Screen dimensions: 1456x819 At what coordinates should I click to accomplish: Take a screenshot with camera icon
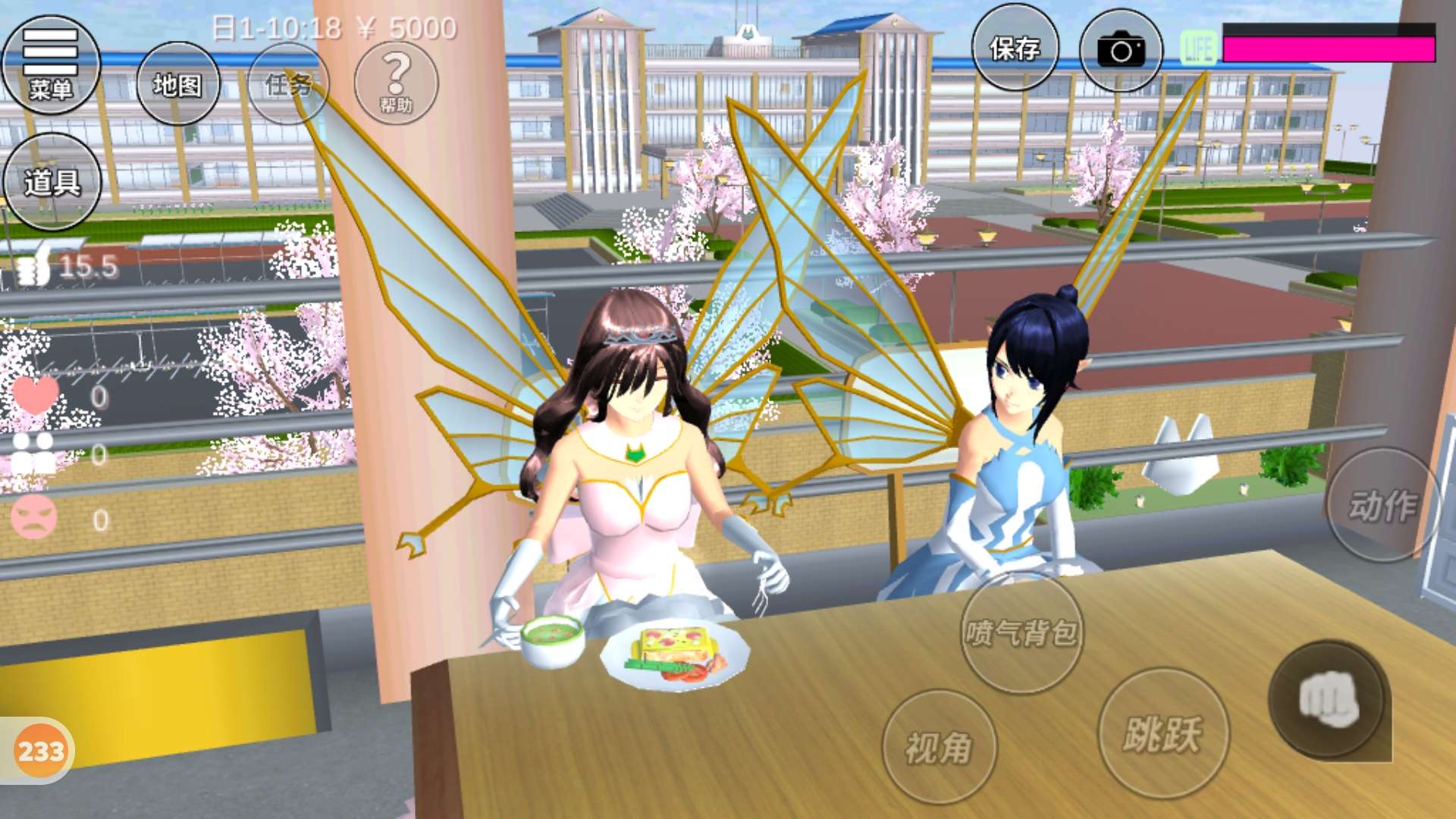click(1121, 50)
